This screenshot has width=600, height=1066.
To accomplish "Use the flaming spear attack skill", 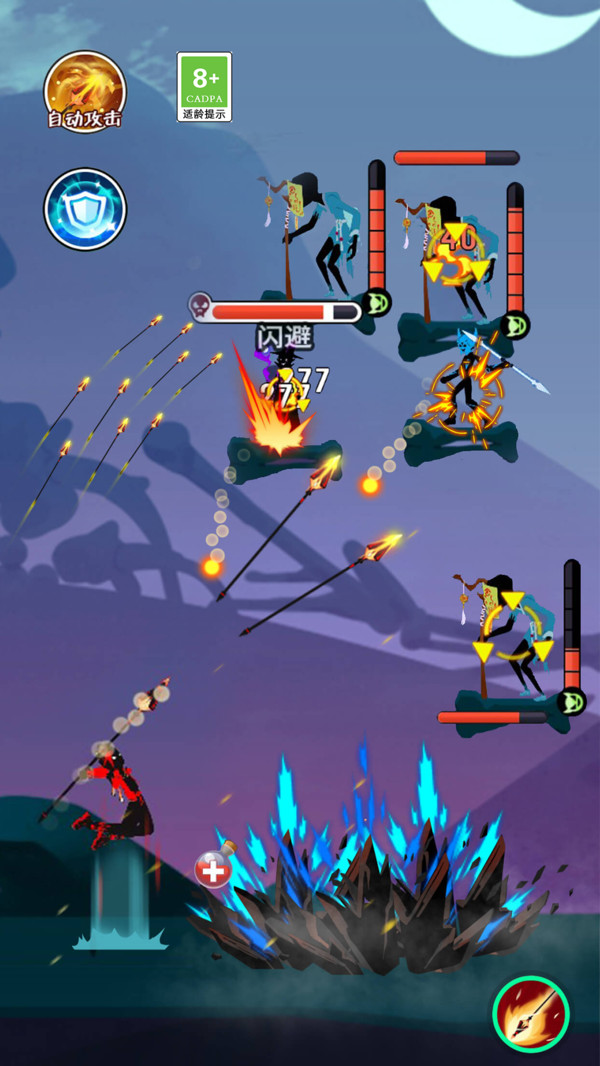I will [531, 1015].
